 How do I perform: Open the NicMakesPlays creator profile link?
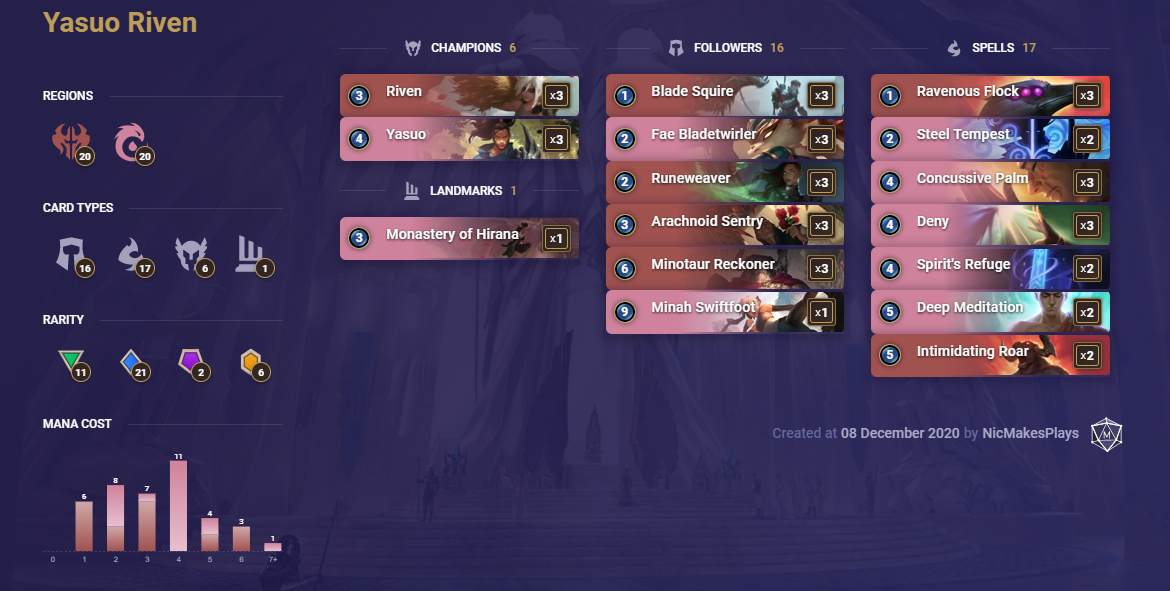coord(1030,433)
